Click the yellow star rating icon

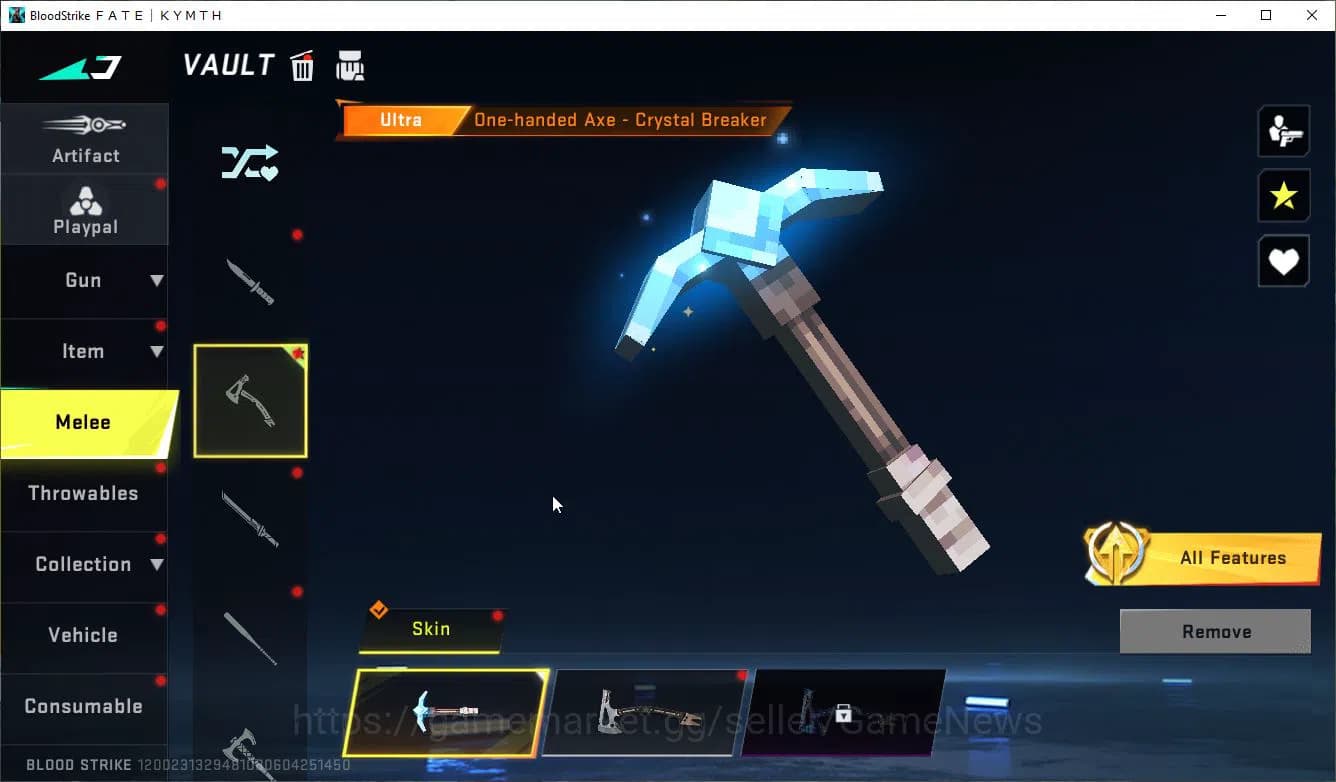(x=1284, y=196)
